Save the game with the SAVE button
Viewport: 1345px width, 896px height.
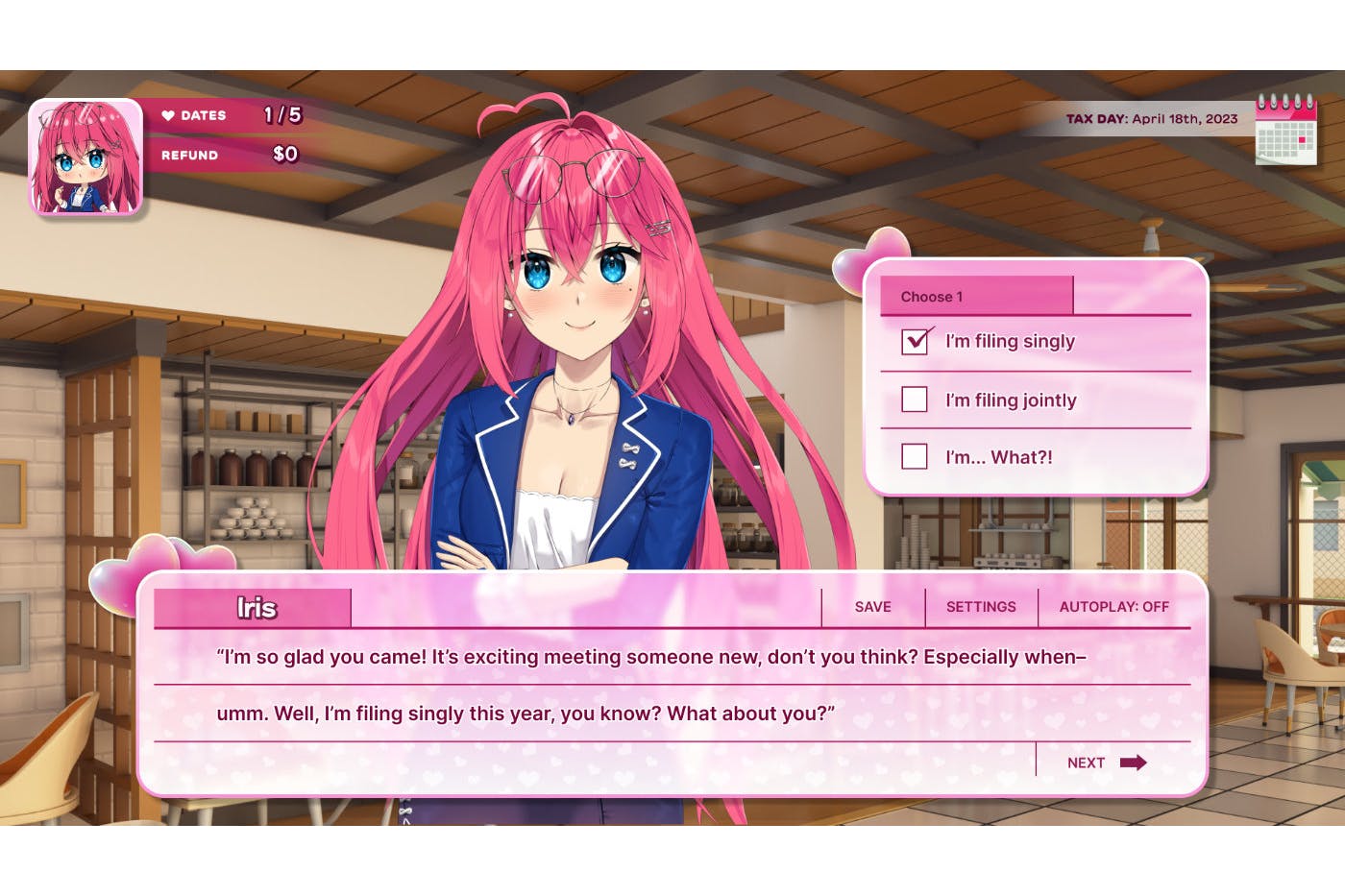(872, 607)
